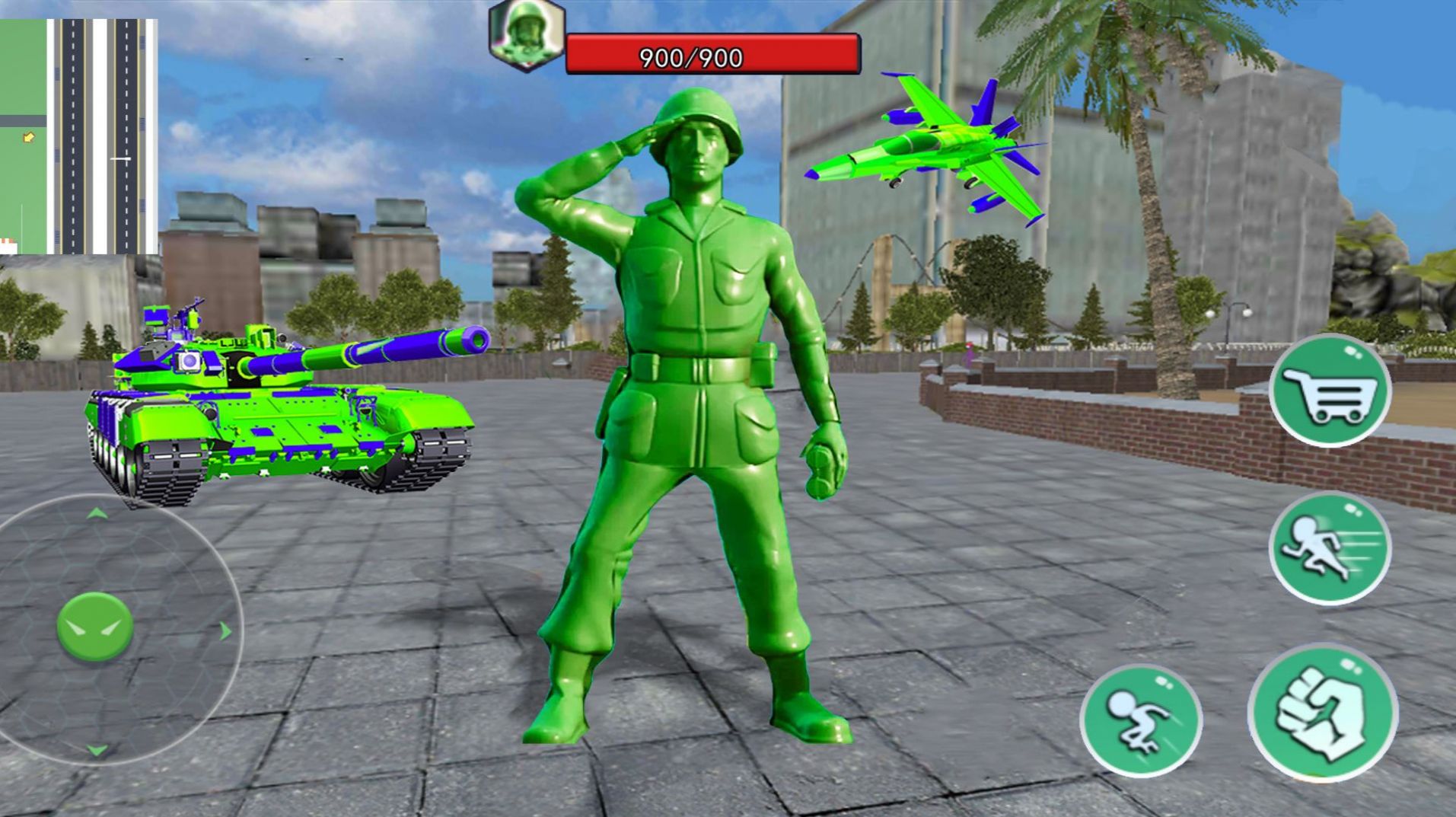Trigger the jump stick-figure button

coord(1140,720)
